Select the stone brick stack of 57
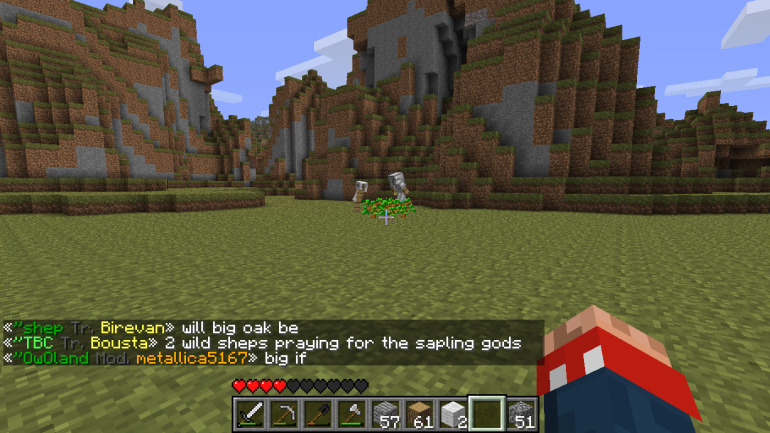Image resolution: width=770 pixels, height=433 pixels. (x=386, y=414)
